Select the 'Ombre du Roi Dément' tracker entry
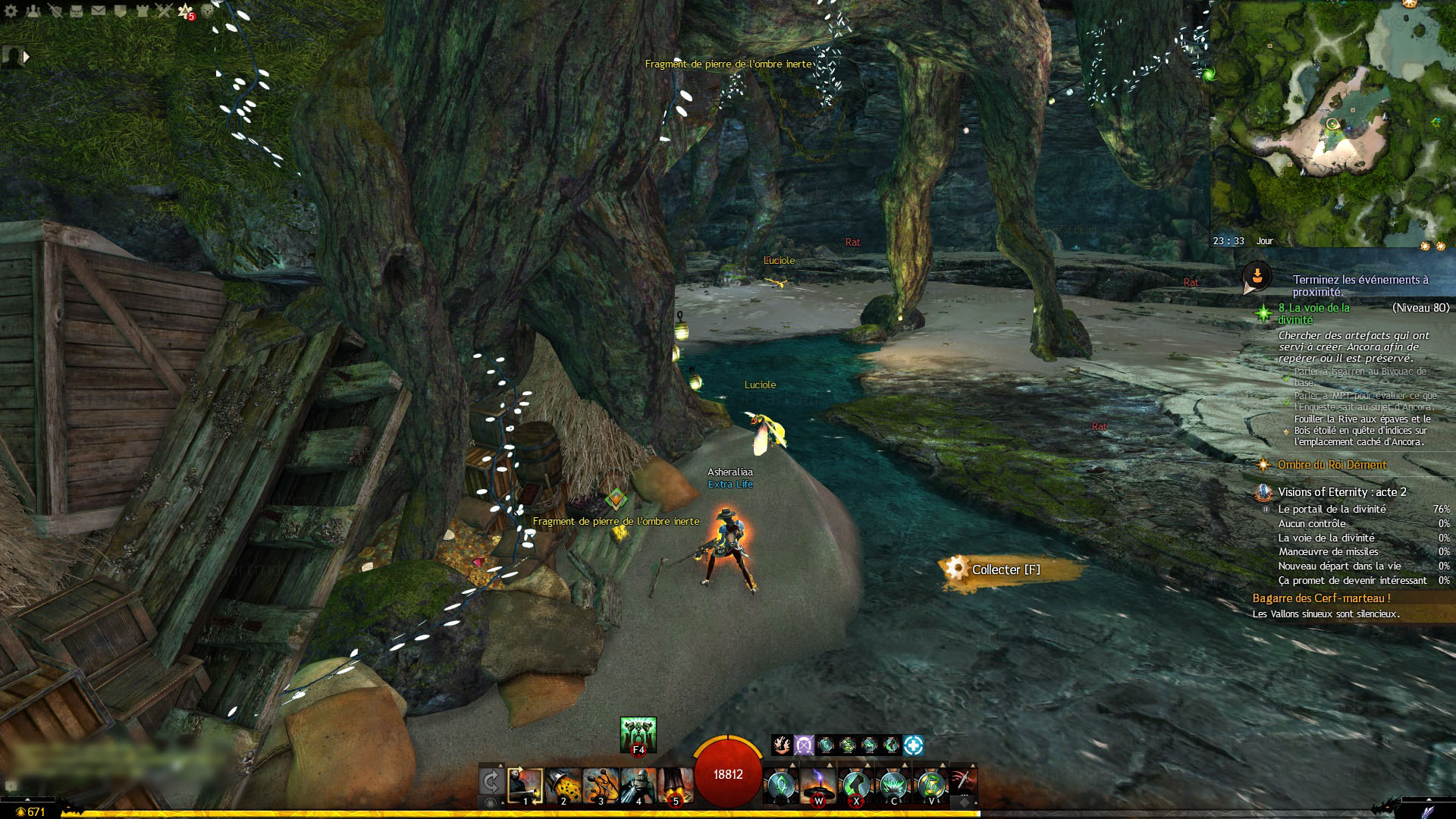 pyautogui.click(x=1332, y=465)
